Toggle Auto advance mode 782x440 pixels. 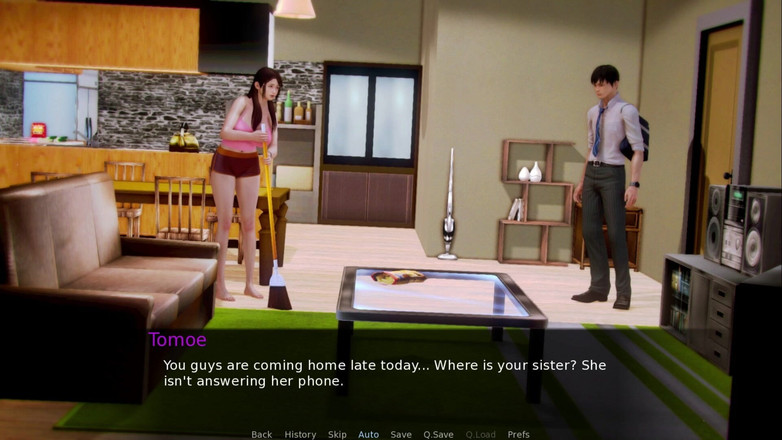pyautogui.click(x=368, y=434)
